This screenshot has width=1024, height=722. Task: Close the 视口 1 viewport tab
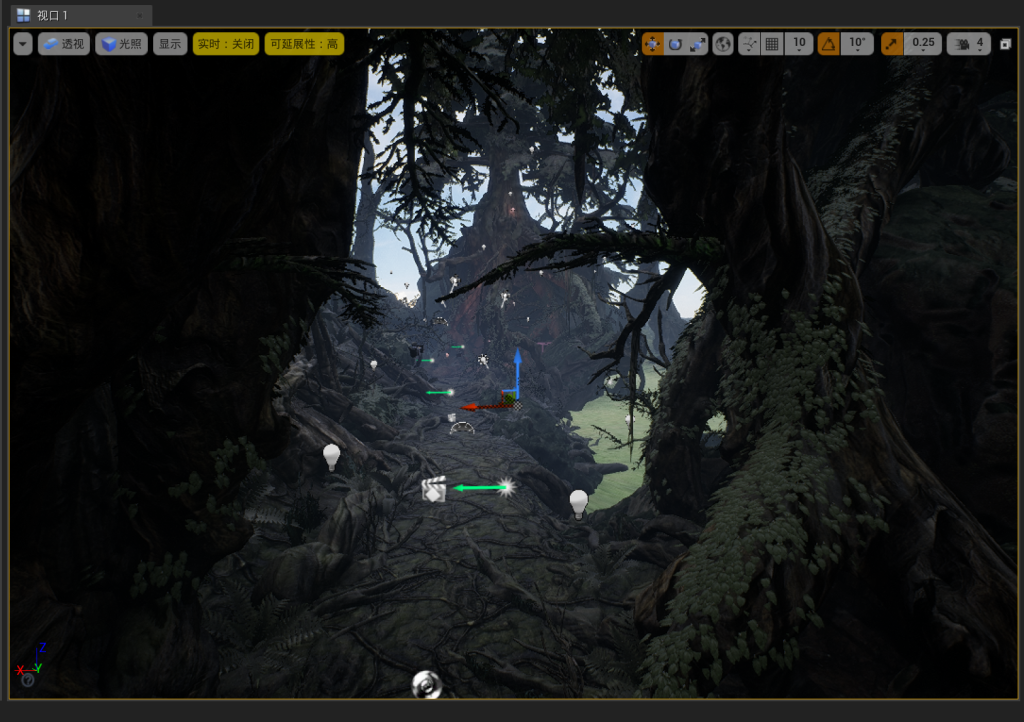point(141,15)
